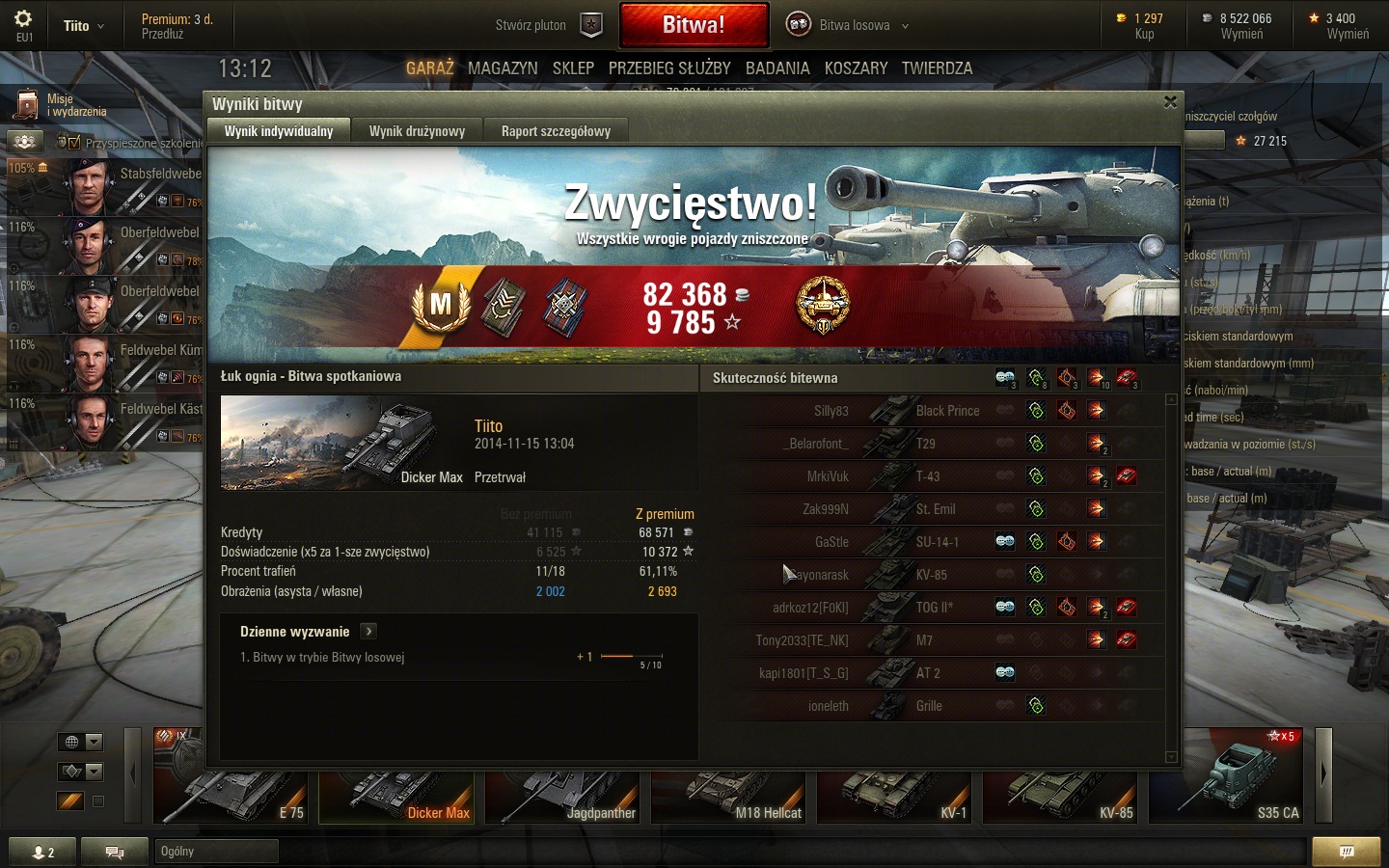
Task: Start battle with the red Bitwa! button
Action: (x=694, y=25)
